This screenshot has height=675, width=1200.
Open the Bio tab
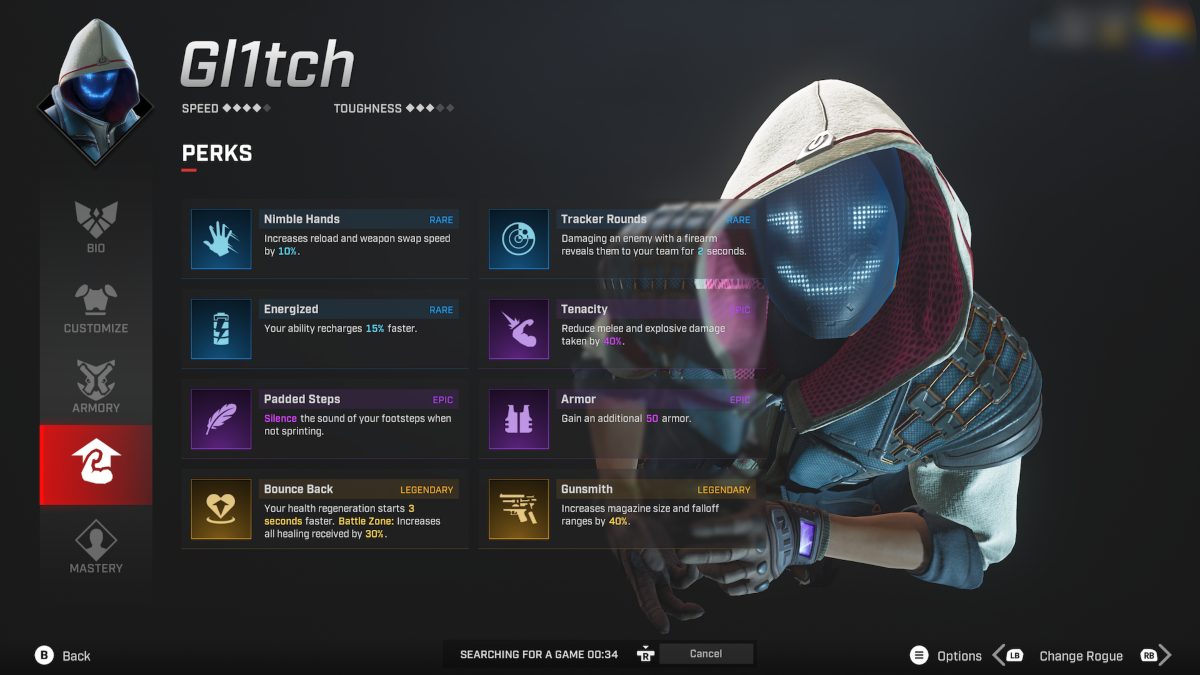[96, 225]
